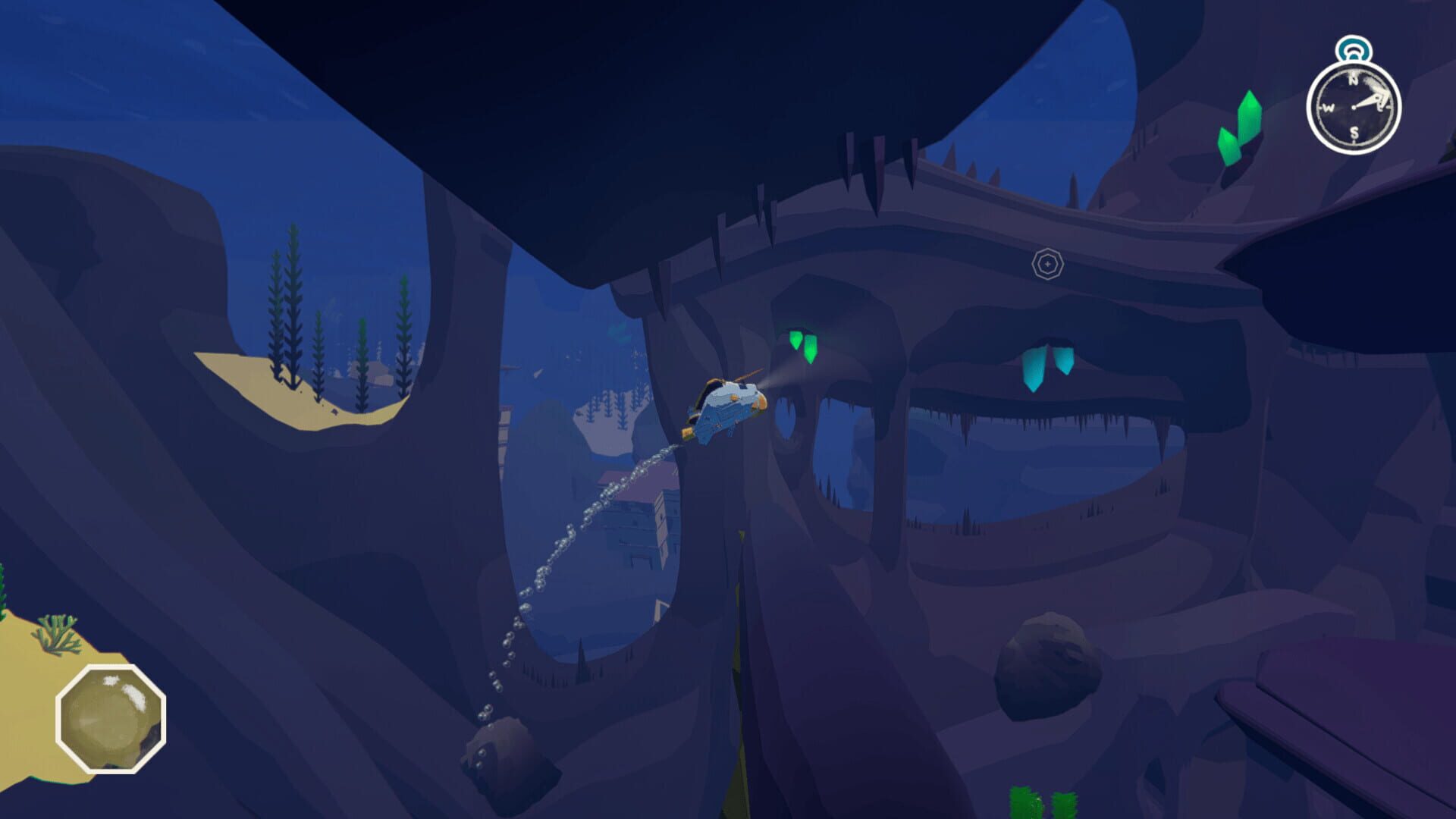
Task: Click the S marking on the compass dial
Action: pos(1354,133)
